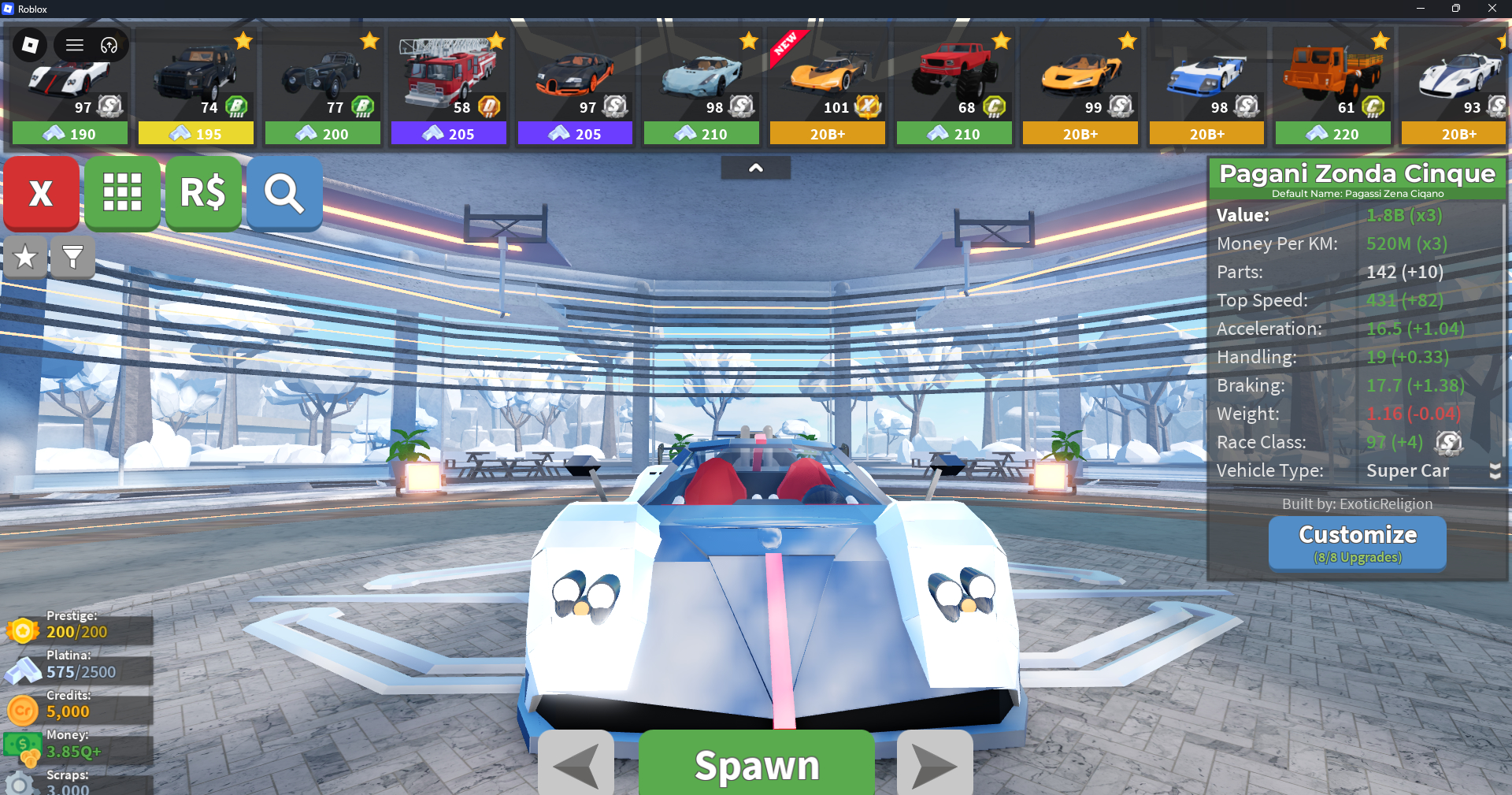
Task: Open the green grid view button
Action: click(122, 193)
